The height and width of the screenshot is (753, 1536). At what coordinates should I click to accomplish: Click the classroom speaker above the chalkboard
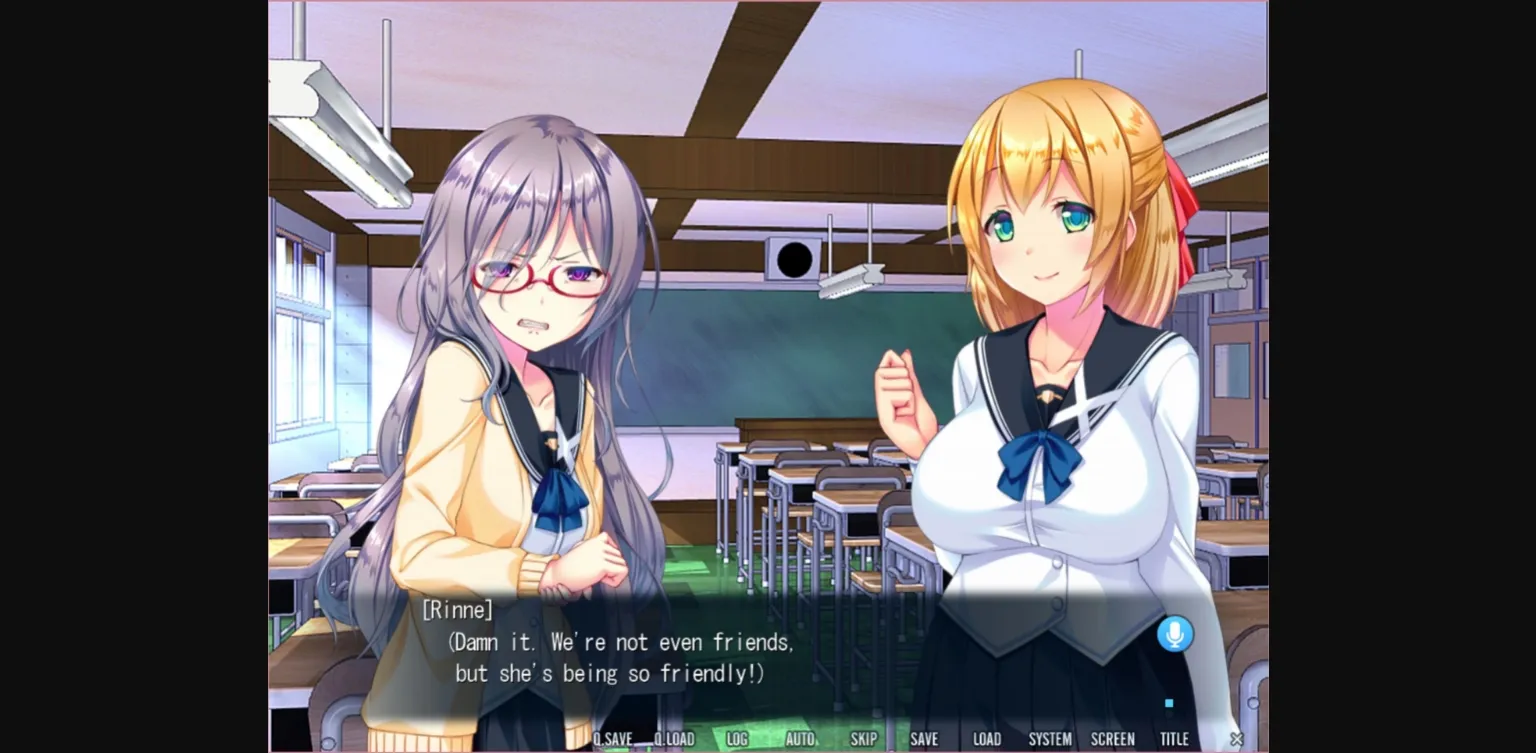(x=793, y=259)
